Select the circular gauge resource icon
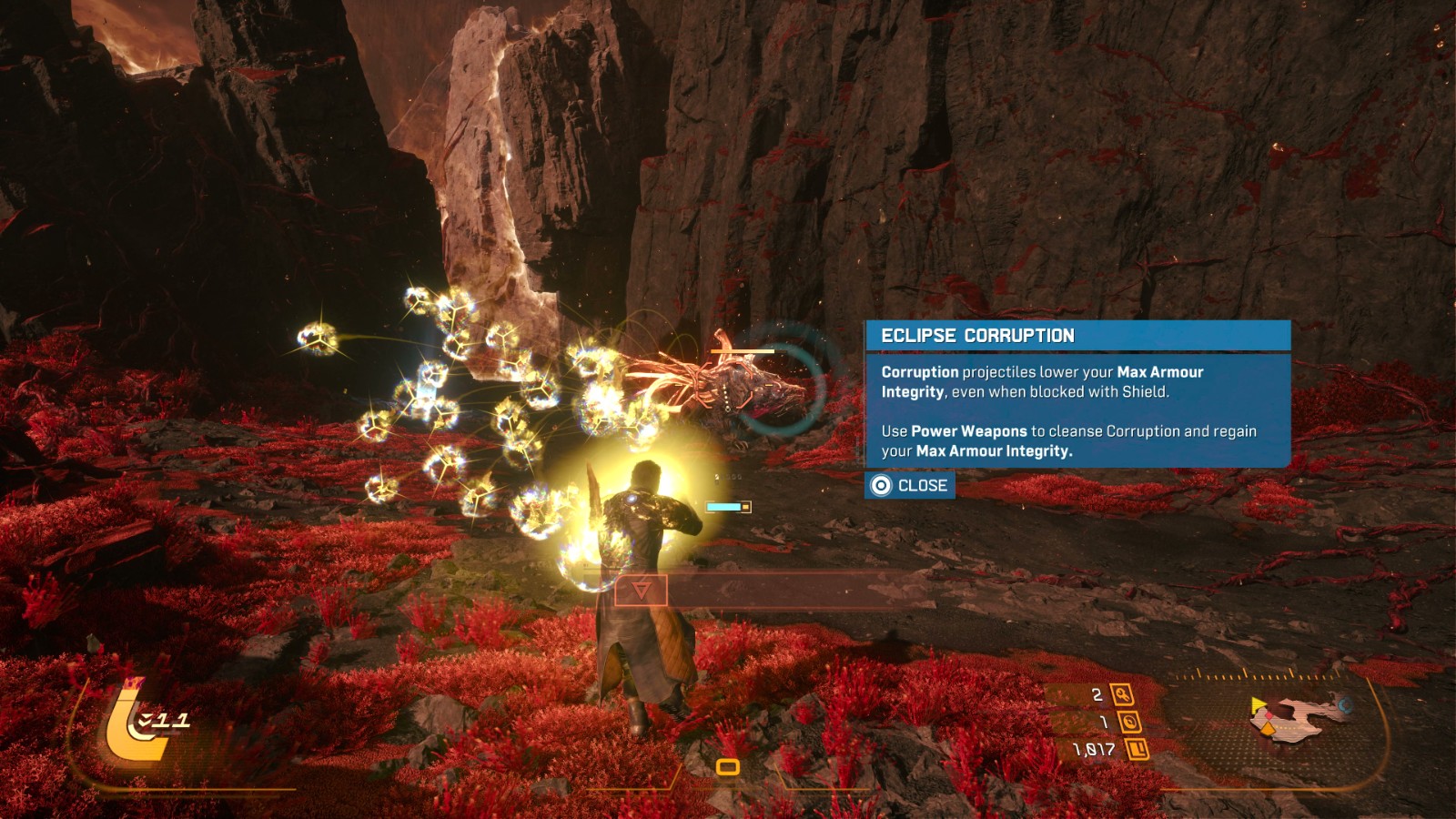The width and height of the screenshot is (1456, 819). [x=1129, y=723]
